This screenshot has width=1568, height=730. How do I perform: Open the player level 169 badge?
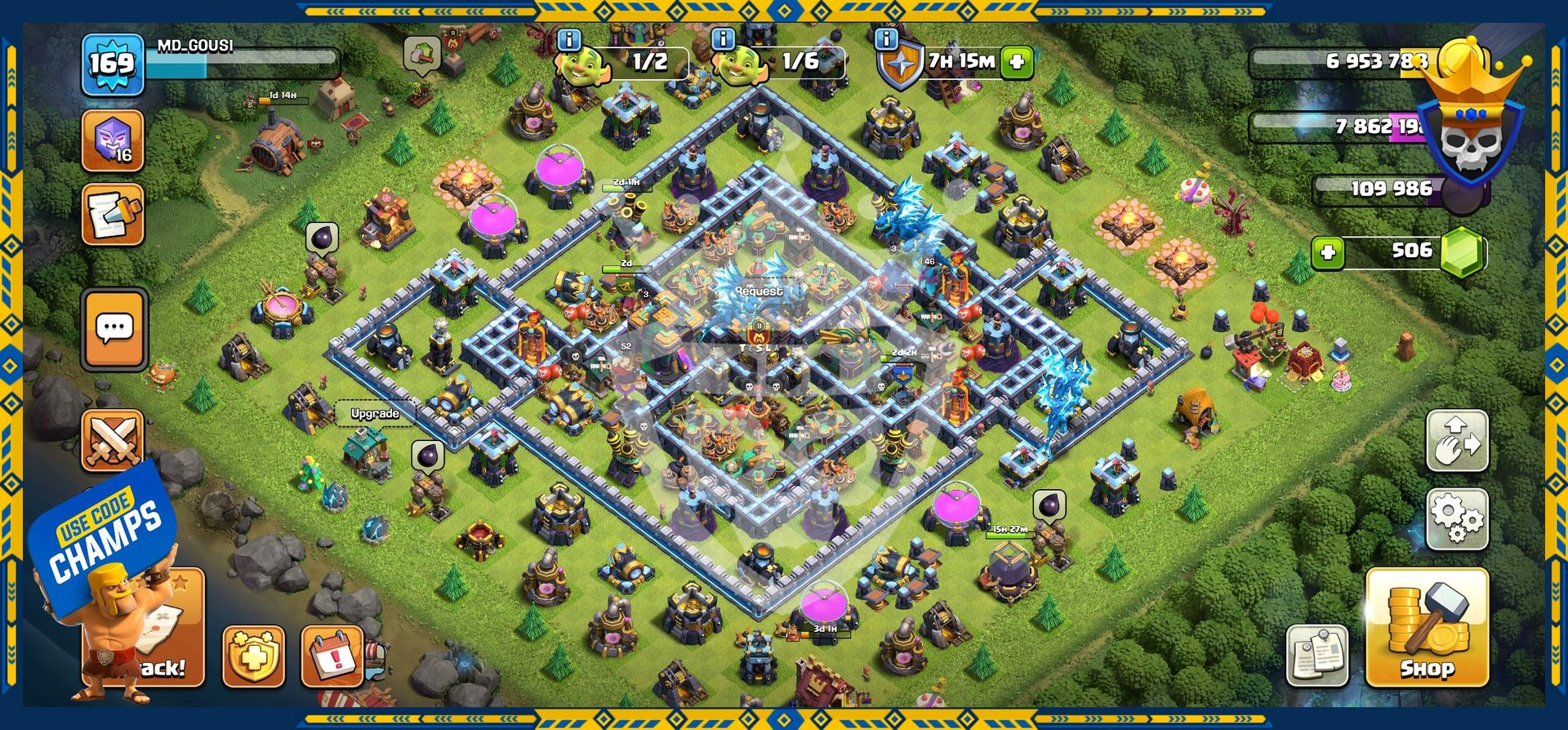tap(112, 64)
